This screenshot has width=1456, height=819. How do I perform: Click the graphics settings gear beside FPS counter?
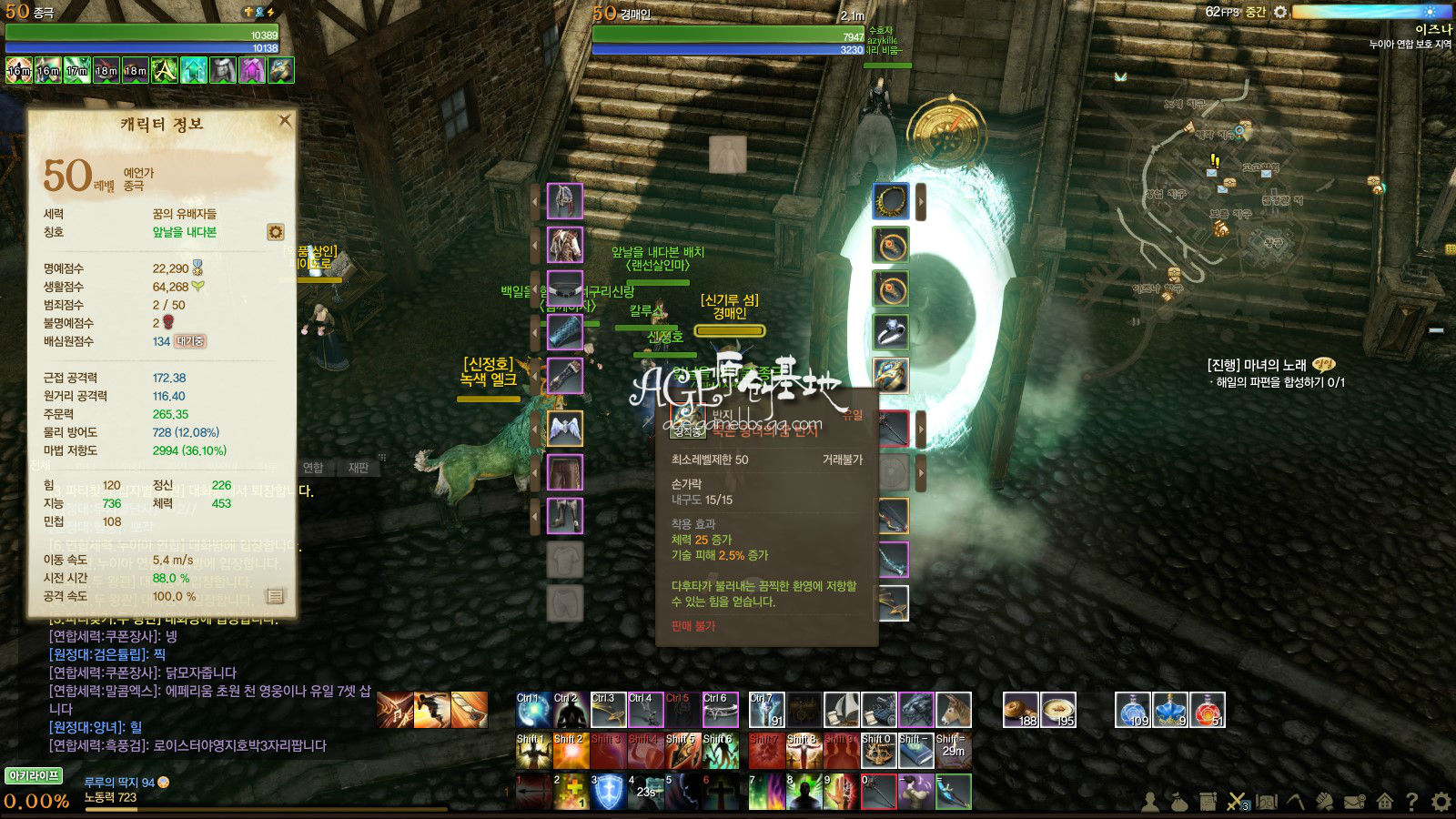[1280, 12]
